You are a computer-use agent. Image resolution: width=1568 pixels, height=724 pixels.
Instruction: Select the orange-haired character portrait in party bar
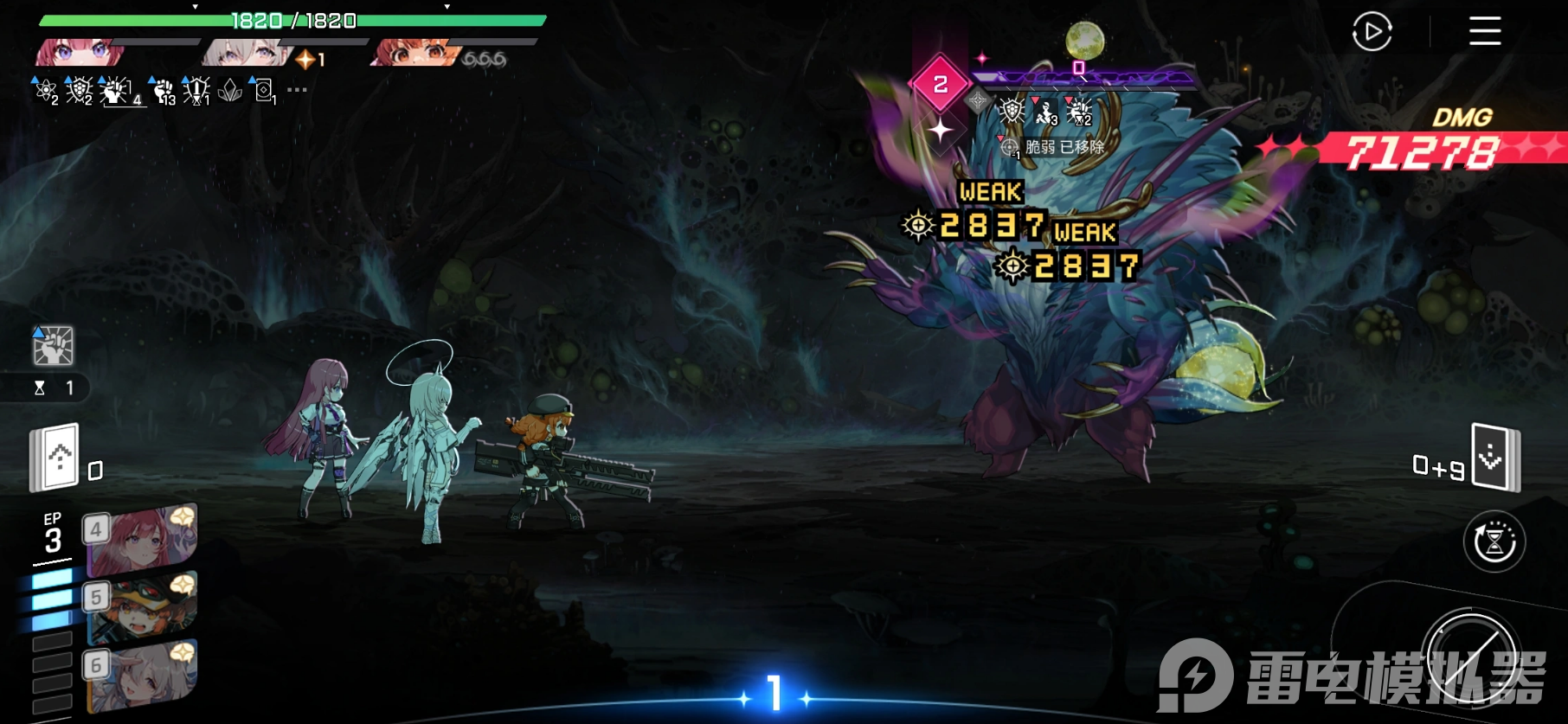click(415, 54)
